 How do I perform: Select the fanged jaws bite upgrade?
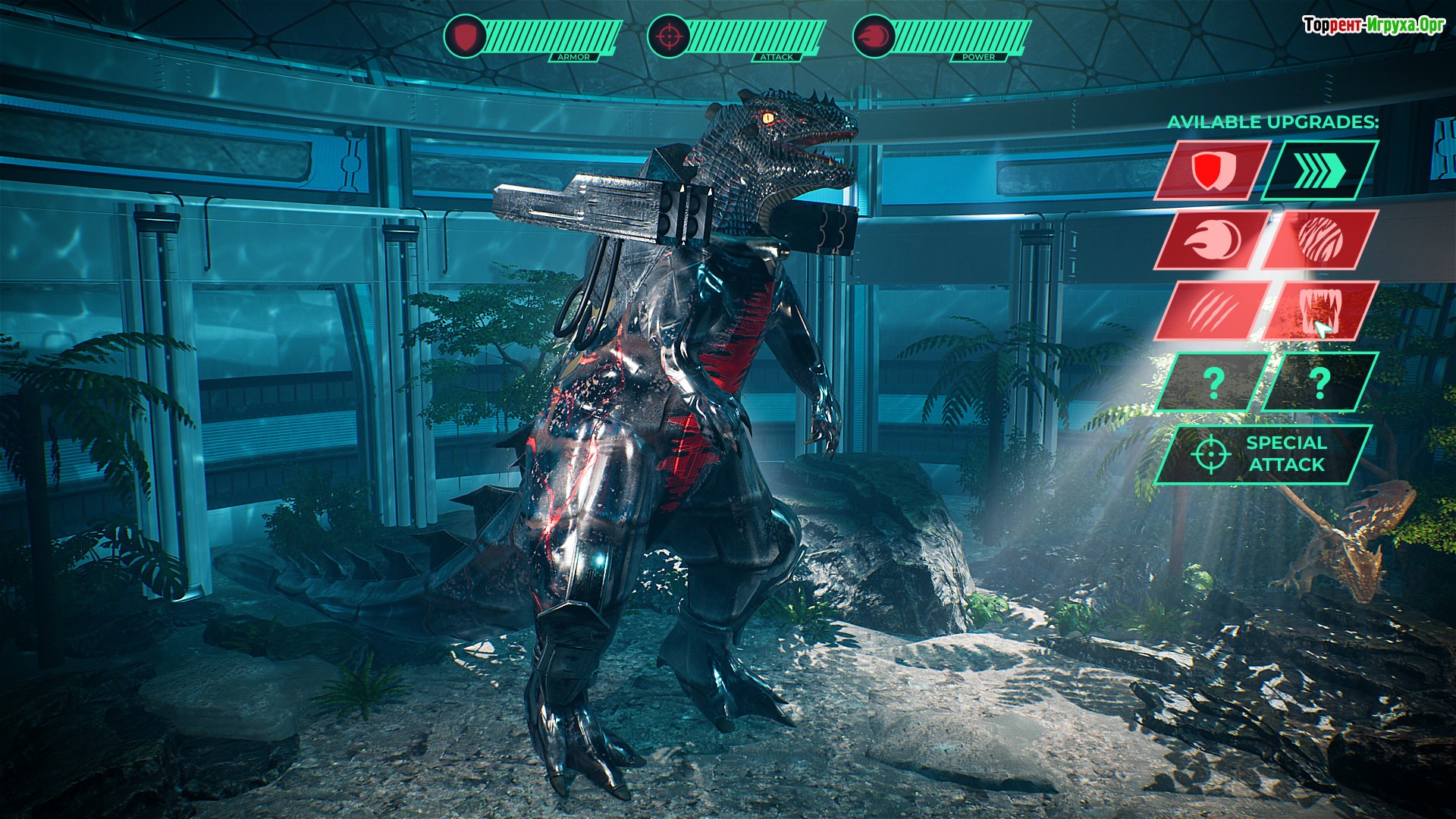[x=1319, y=311]
